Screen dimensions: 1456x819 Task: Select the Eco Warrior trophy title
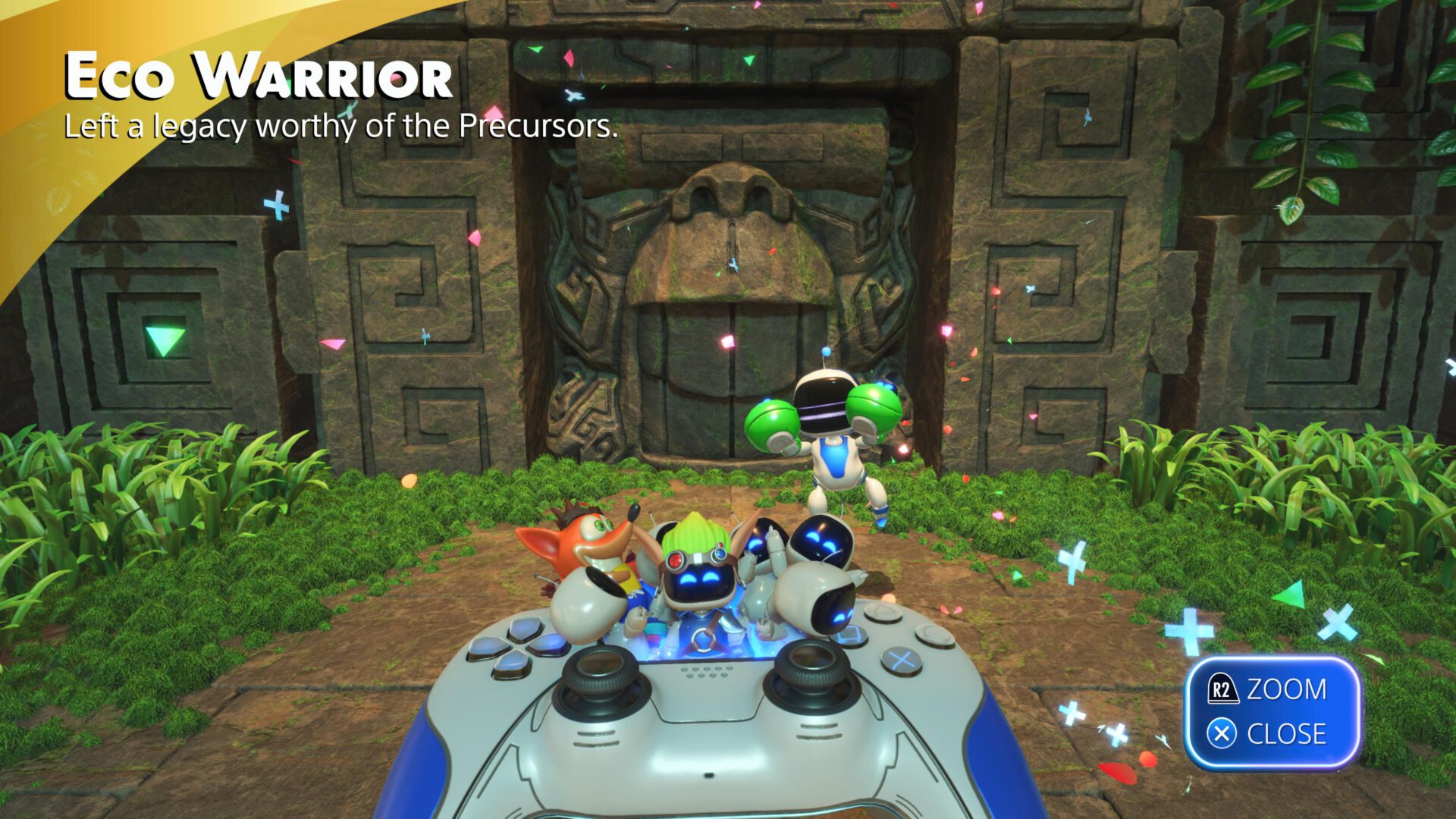click(258, 76)
